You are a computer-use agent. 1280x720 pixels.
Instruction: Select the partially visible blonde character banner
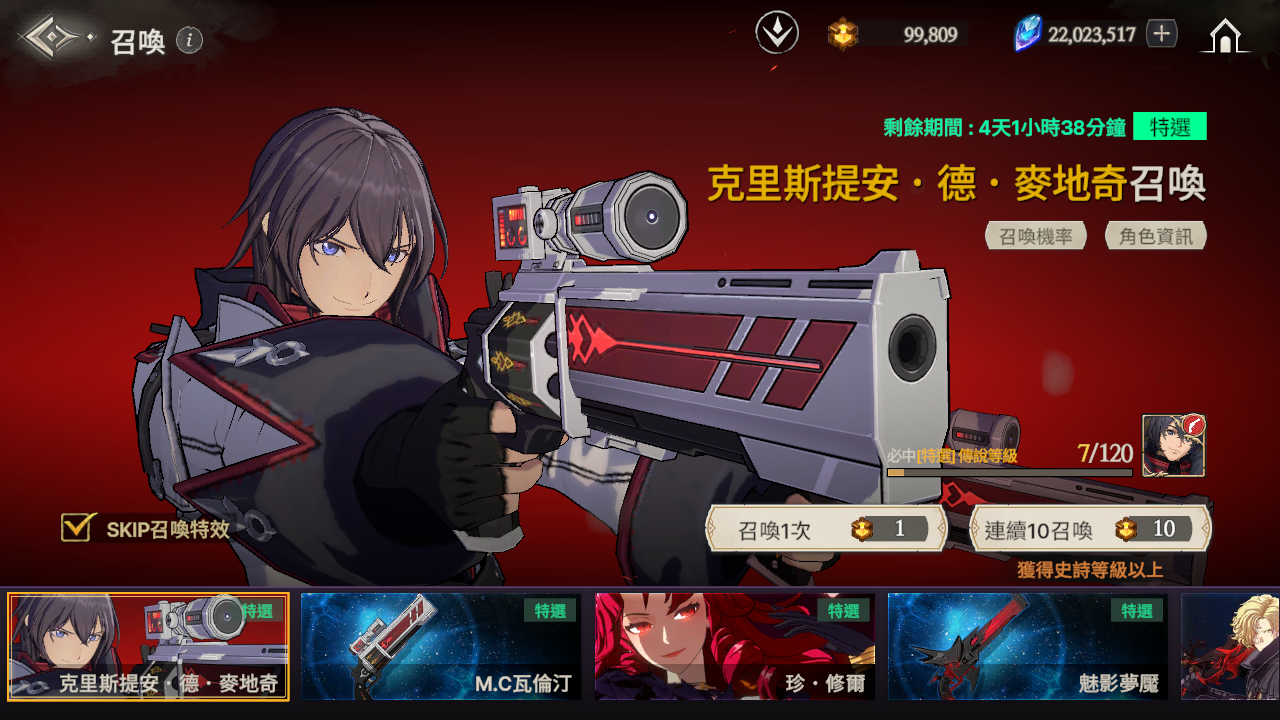pos(1230,646)
